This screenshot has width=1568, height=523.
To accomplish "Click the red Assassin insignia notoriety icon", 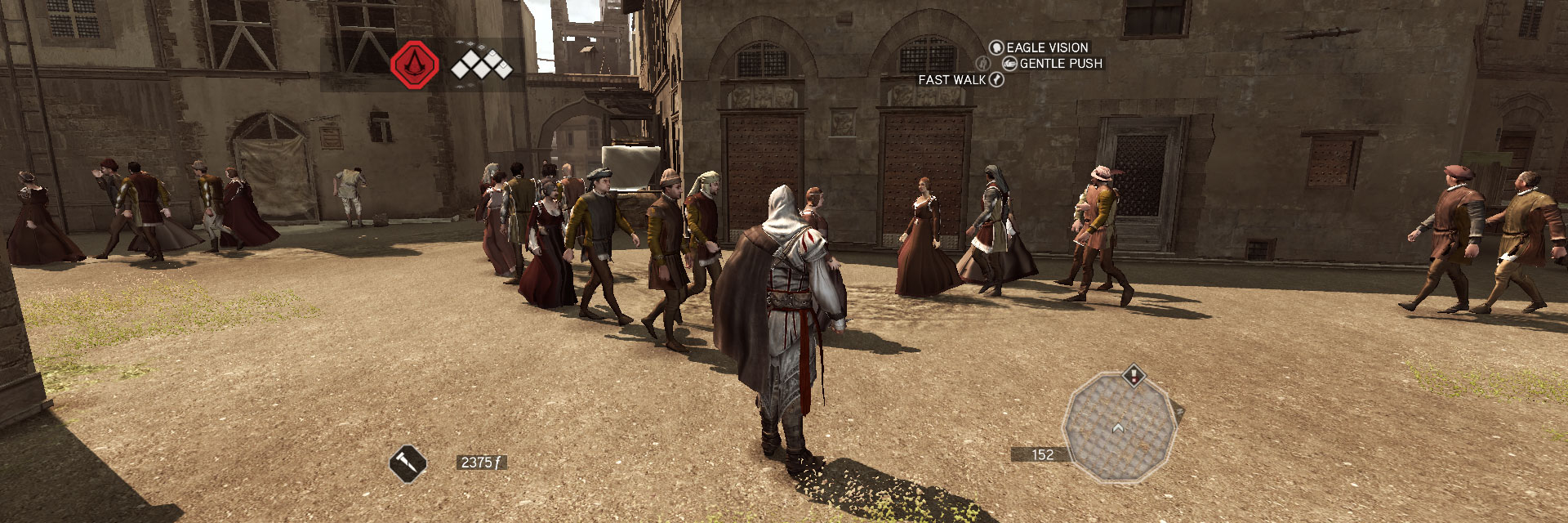I will (x=414, y=65).
